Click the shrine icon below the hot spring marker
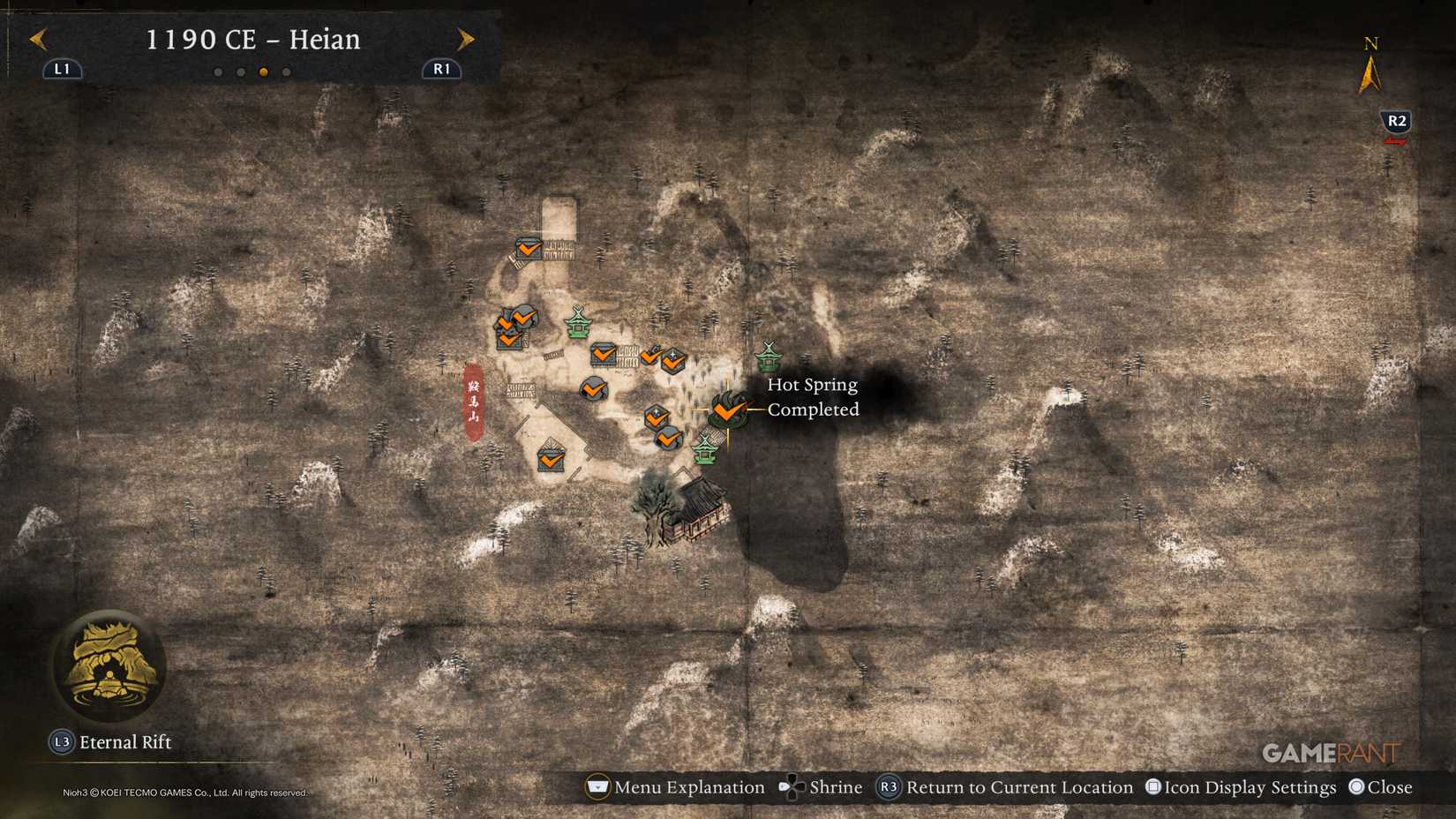Viewport: 1456px width, 819px height. (703, 451)
